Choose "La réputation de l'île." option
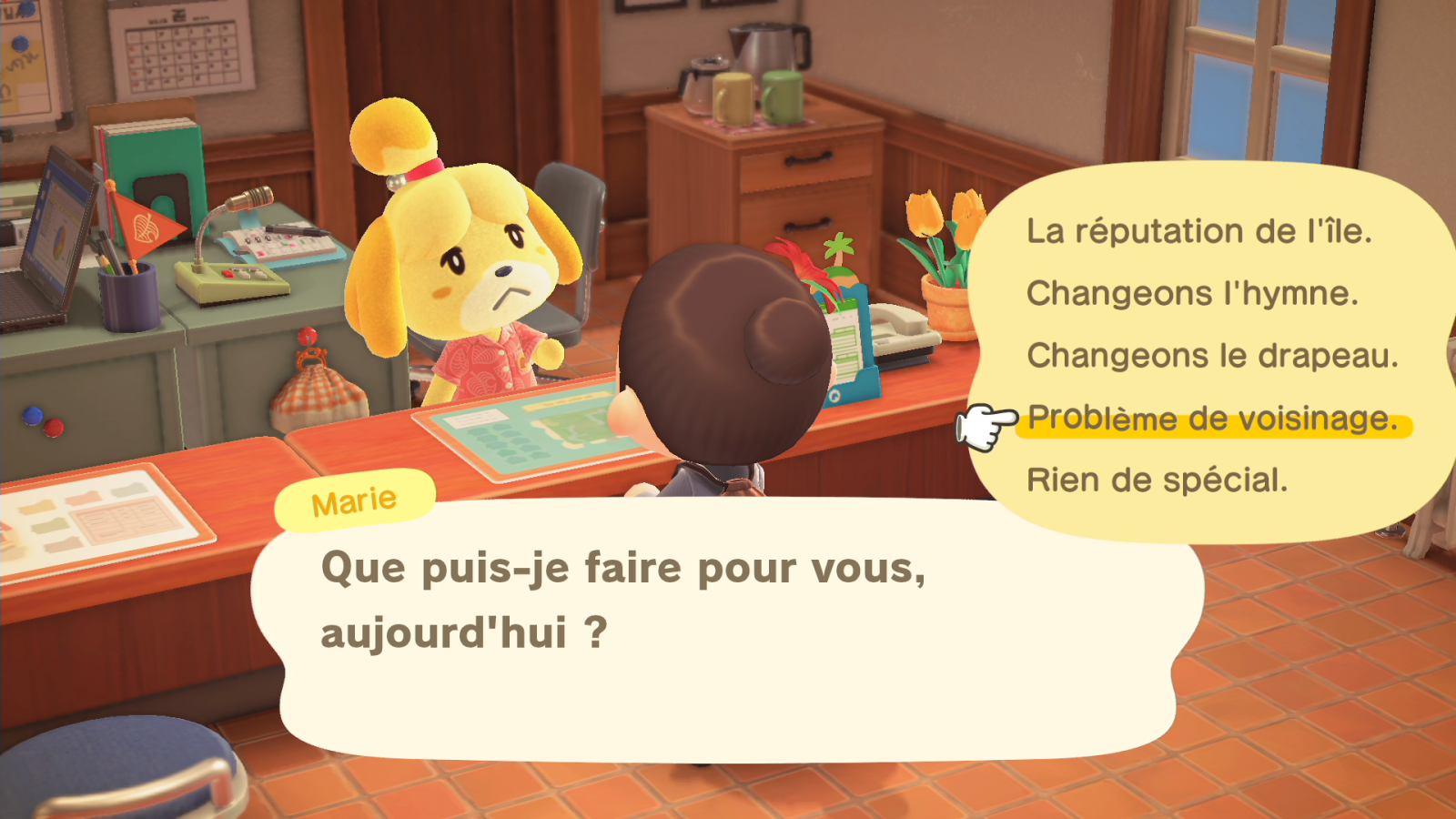Screen dimensions: 1456x819 point(1198,231)
